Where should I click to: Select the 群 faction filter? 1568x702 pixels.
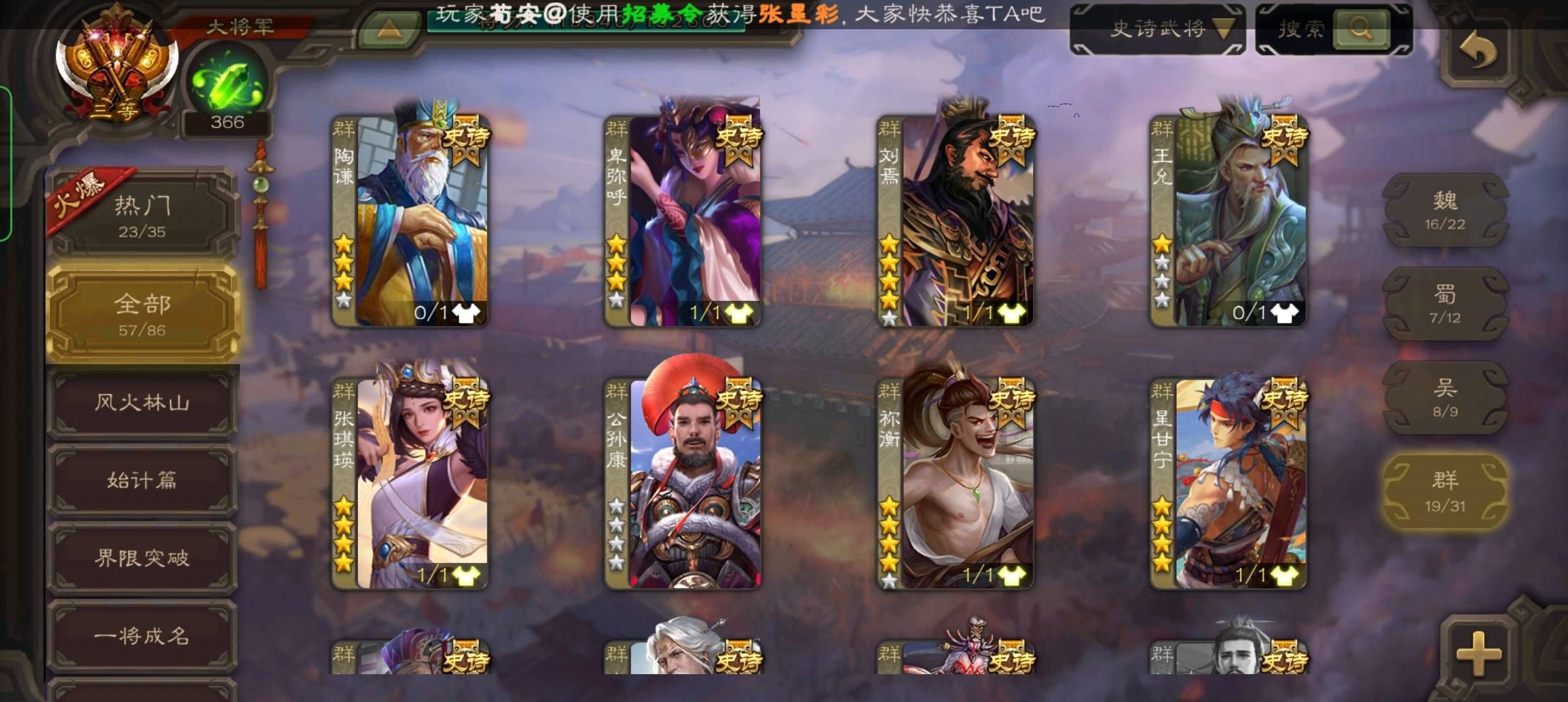[1444, 491]
